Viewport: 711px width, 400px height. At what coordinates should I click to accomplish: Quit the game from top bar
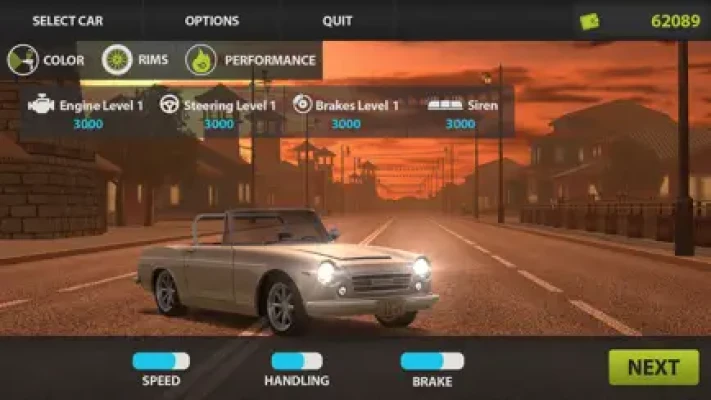pyautogui.click(x=337, y=21)
